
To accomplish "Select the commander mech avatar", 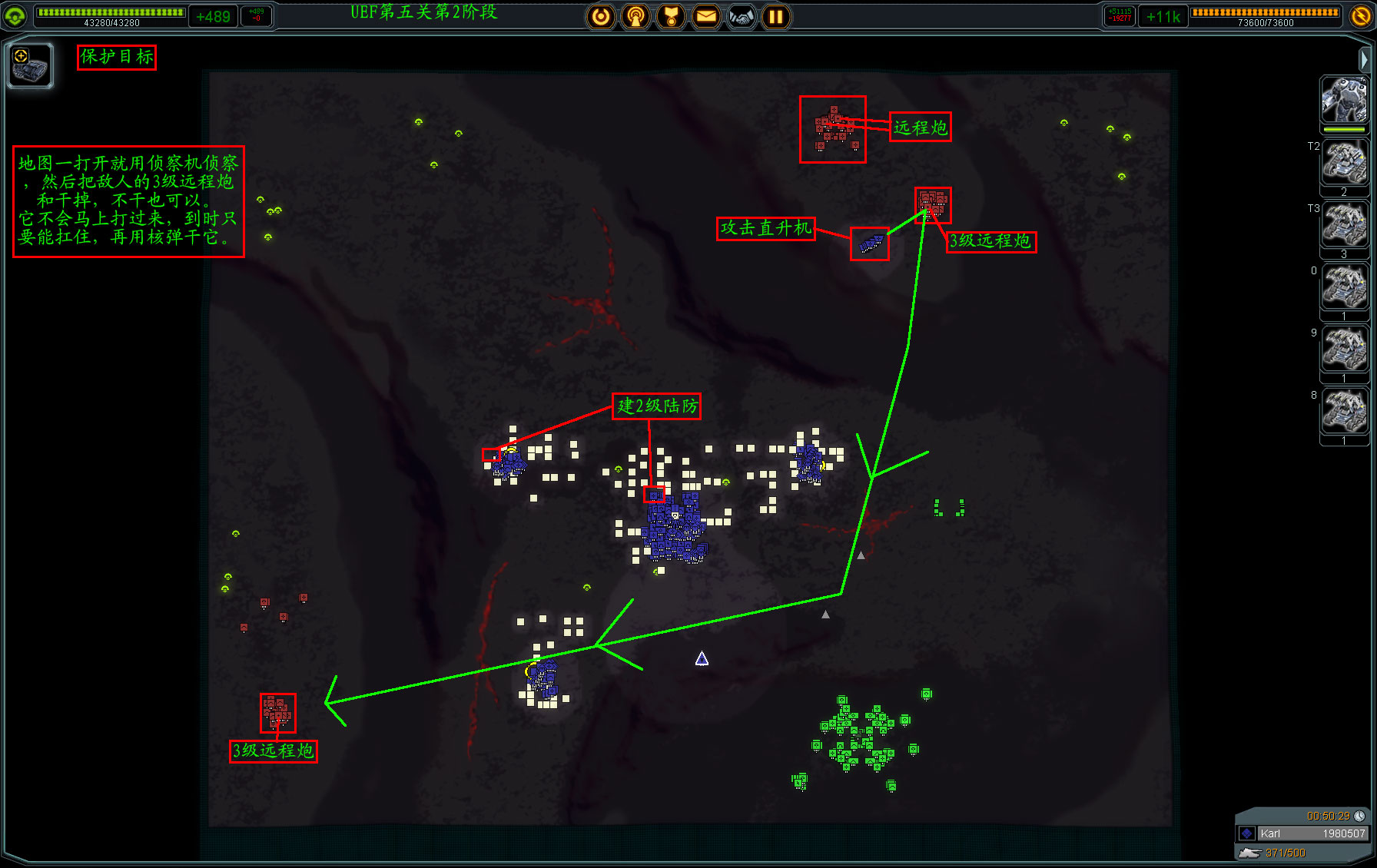I will (x=1344, y=100).
